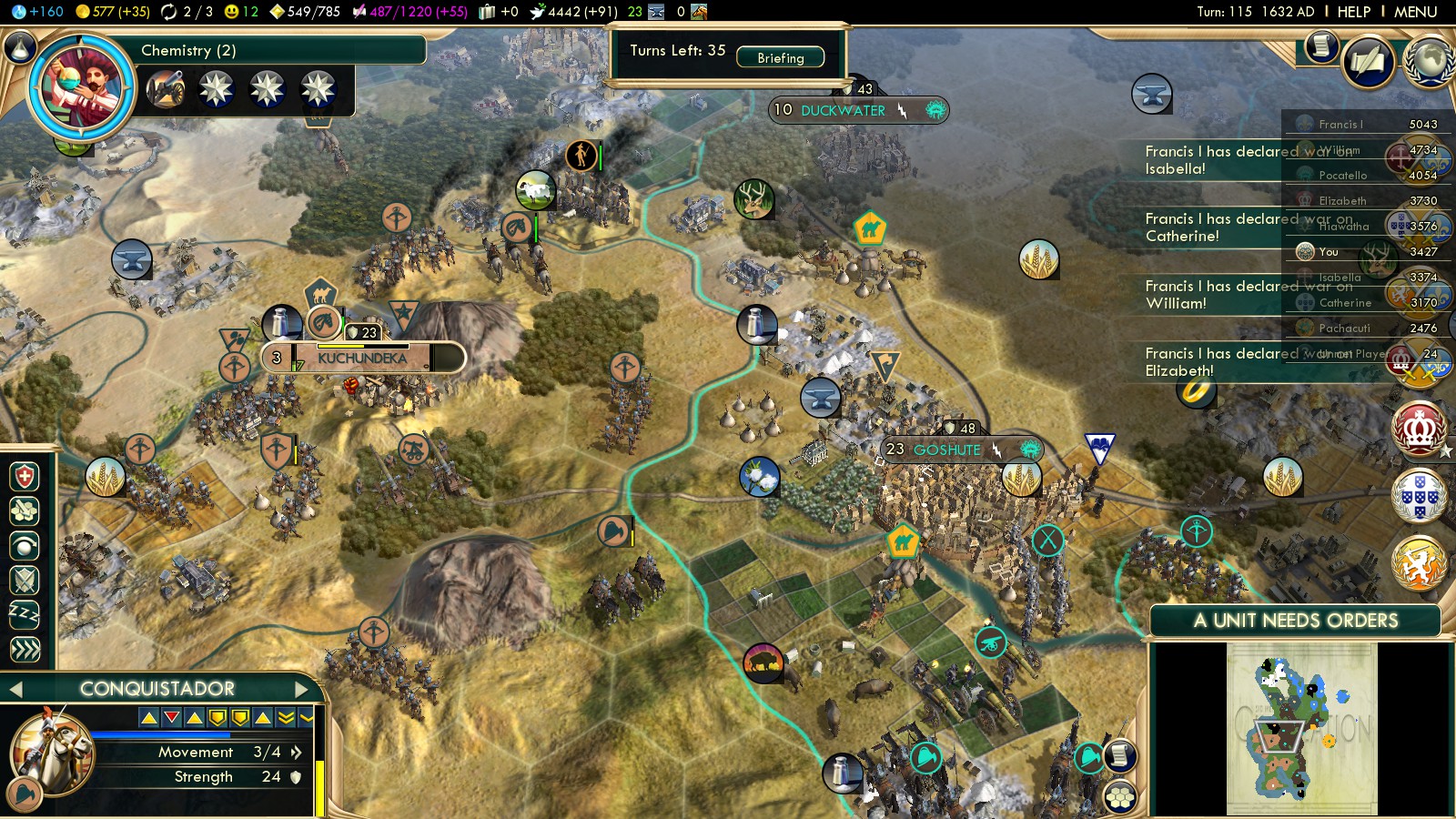Select the next unit with the right arrow
The width and height of the screenshot is (1456, 819).
(x=302, y=689)
